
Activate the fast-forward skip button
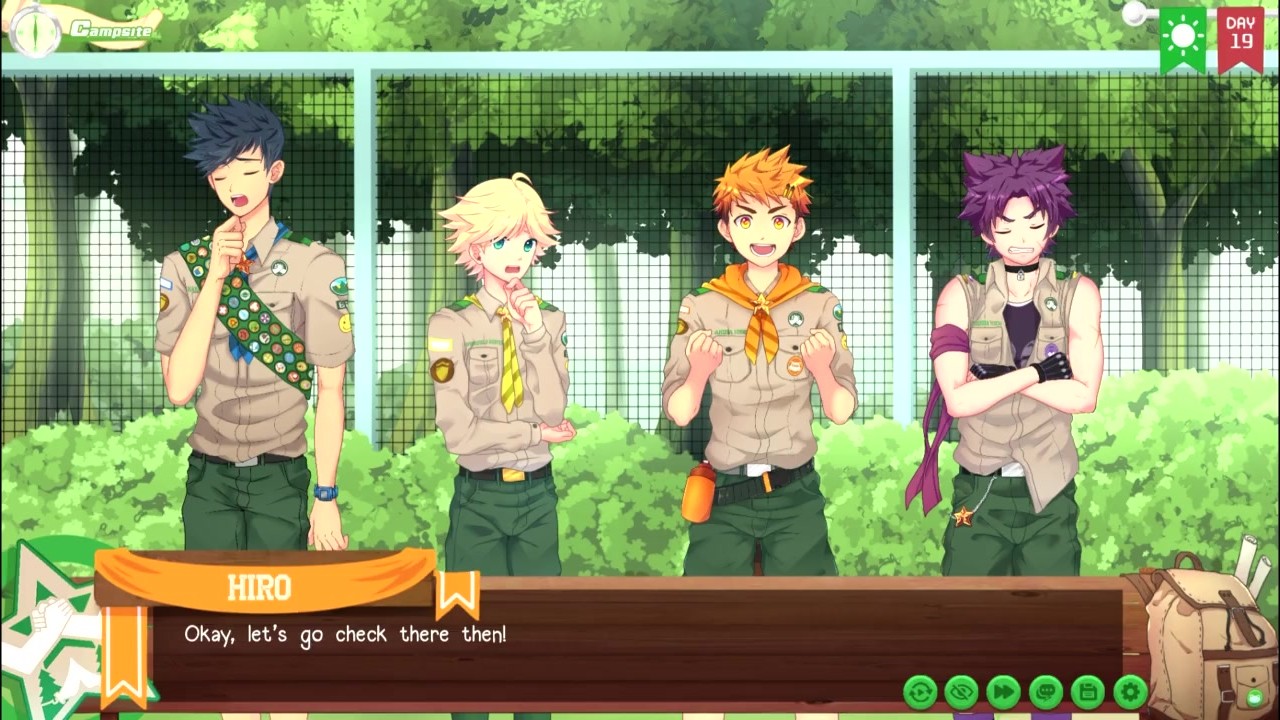(x=1004, y=691)
